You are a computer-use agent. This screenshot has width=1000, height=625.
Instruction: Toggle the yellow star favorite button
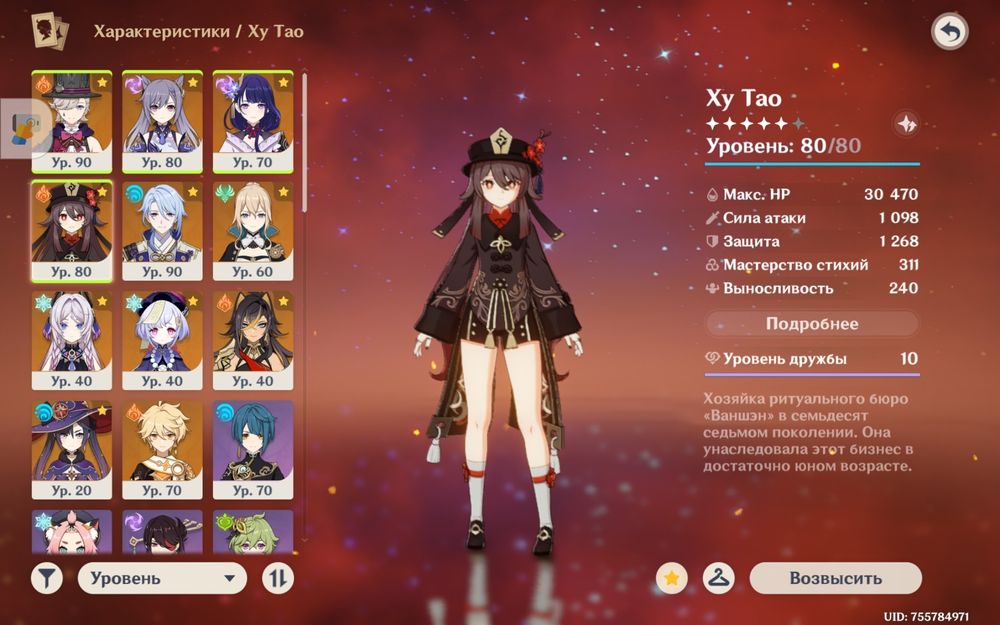(672, 578)
